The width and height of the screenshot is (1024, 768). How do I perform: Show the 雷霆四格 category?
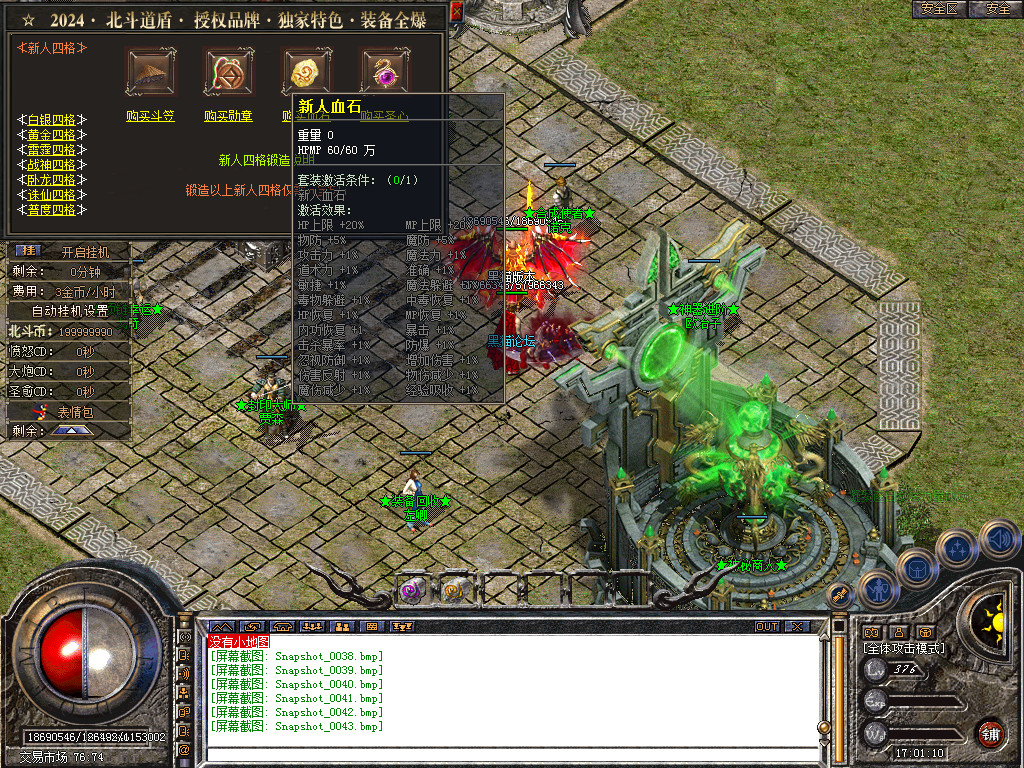tap(52, 150)
